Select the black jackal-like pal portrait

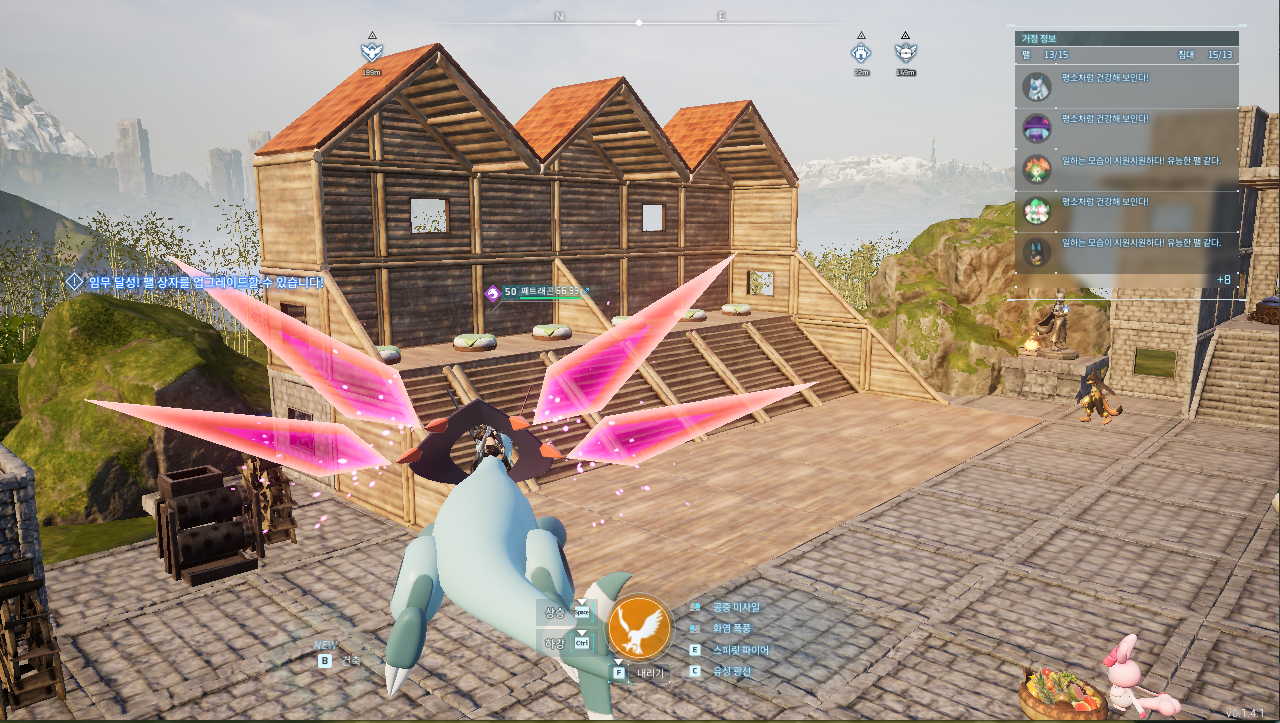click(1037, 251)
